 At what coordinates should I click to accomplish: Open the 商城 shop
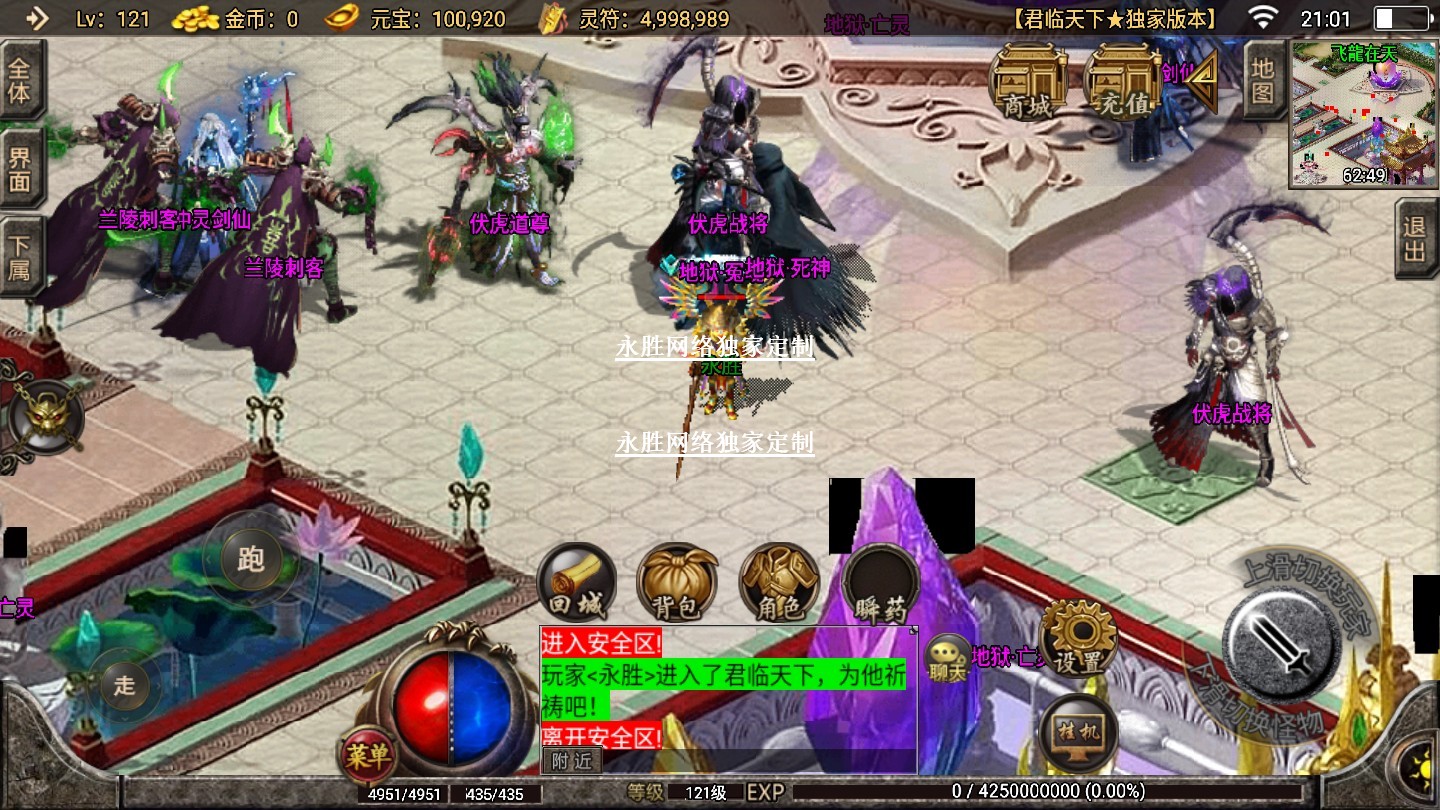point(1027,83)
